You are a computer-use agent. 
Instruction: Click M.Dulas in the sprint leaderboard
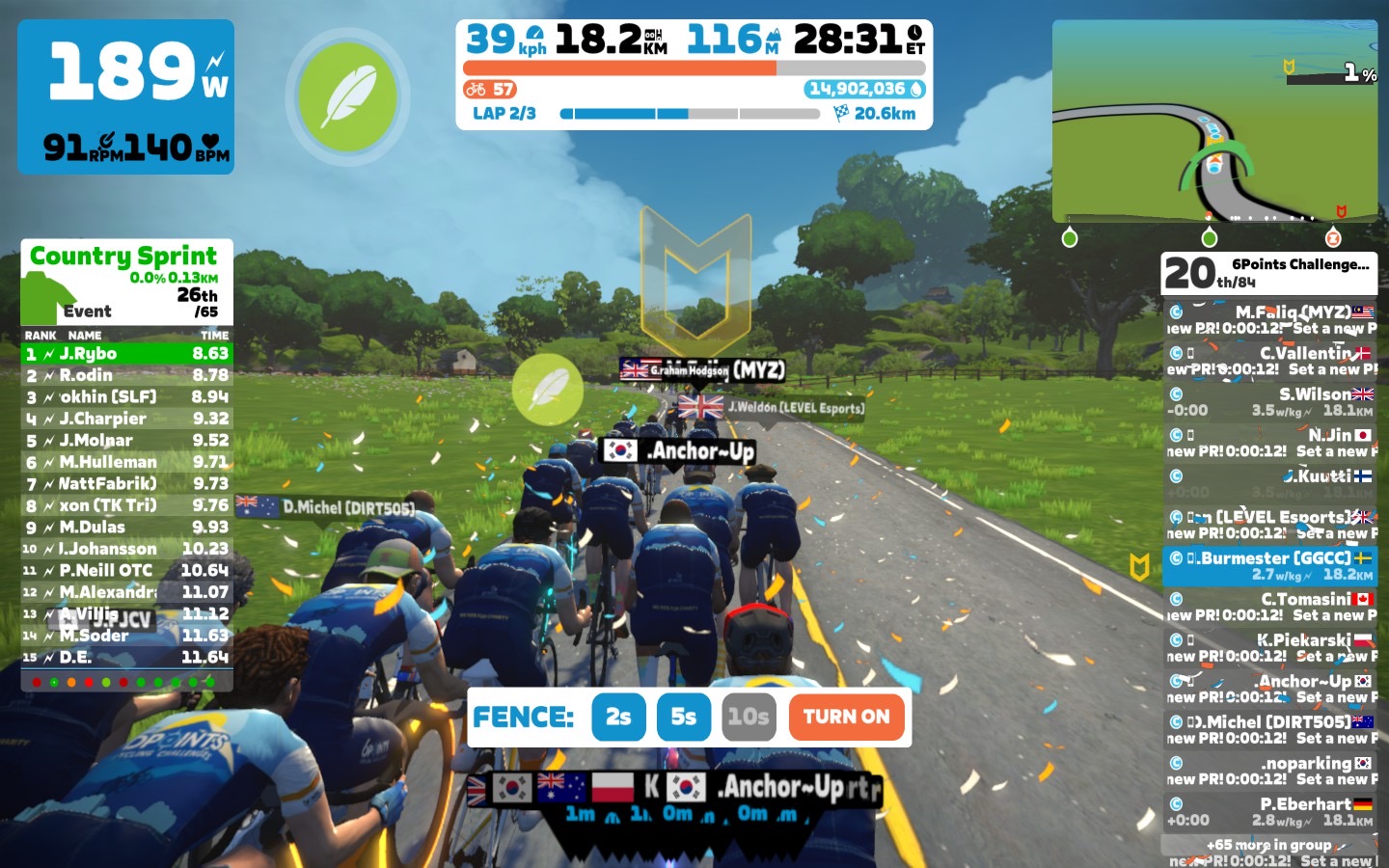click(127, 528)
